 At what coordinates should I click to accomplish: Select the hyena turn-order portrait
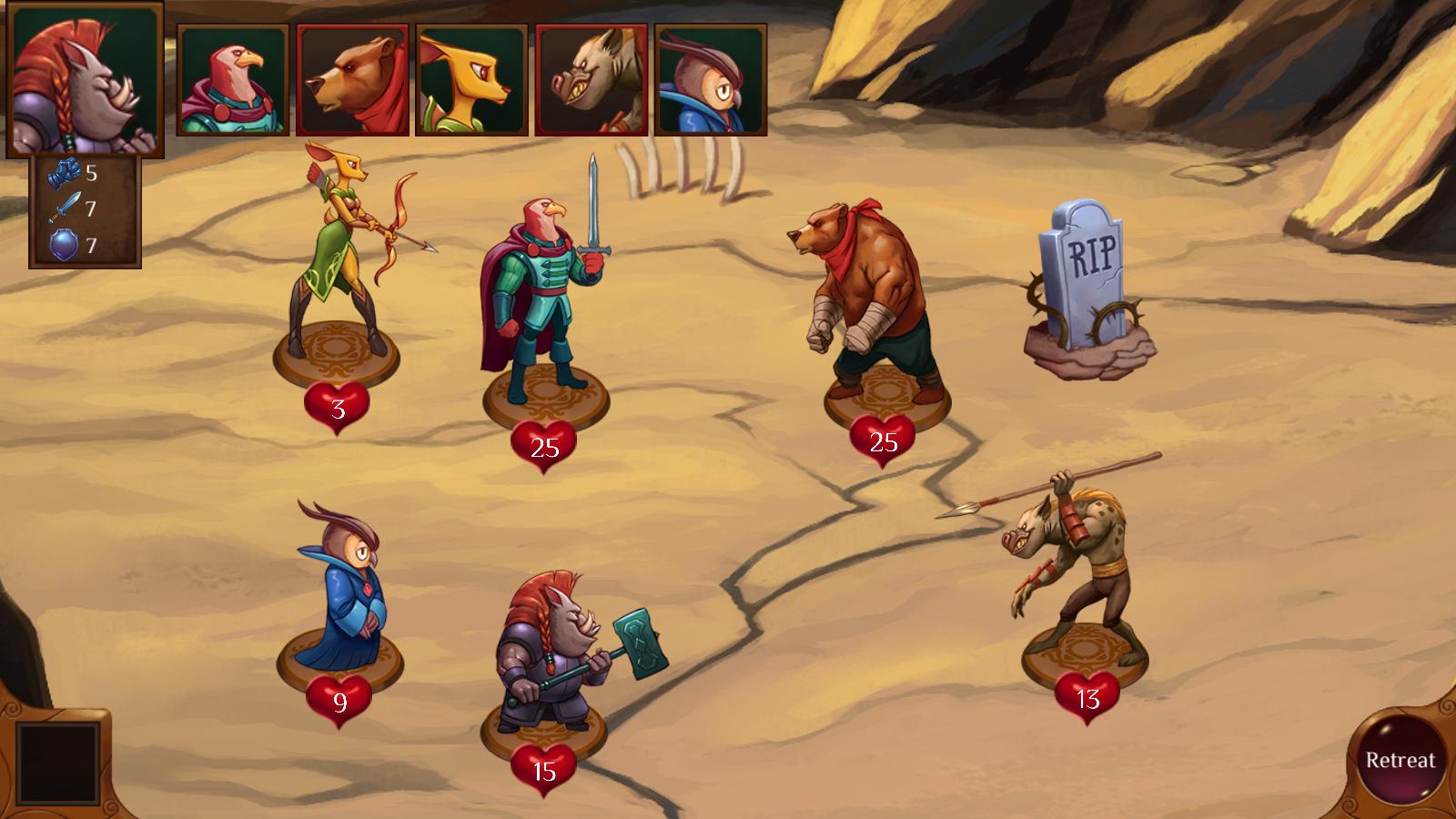[591, 80]
